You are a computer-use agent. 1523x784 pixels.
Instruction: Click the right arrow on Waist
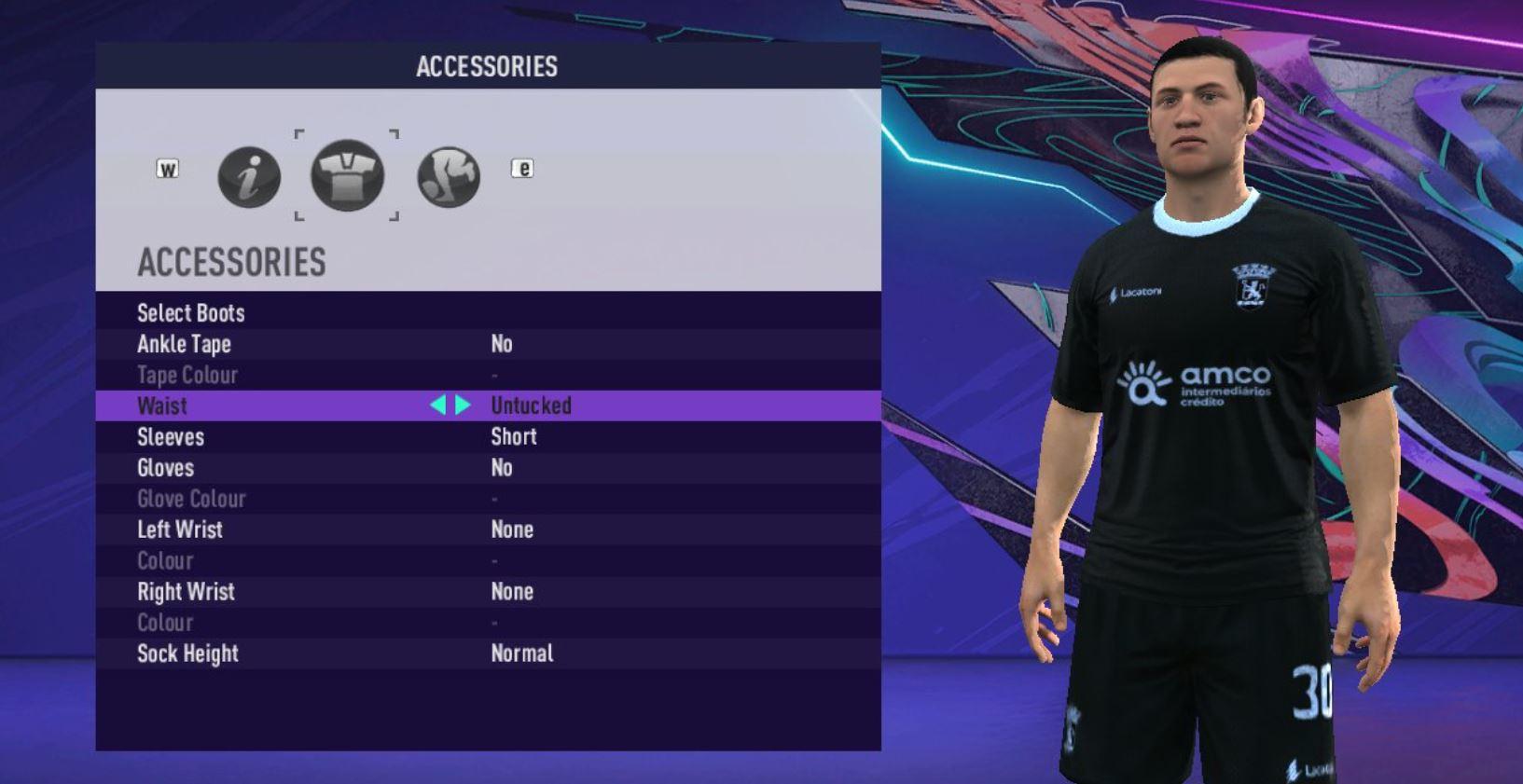[x=464, y=406]
